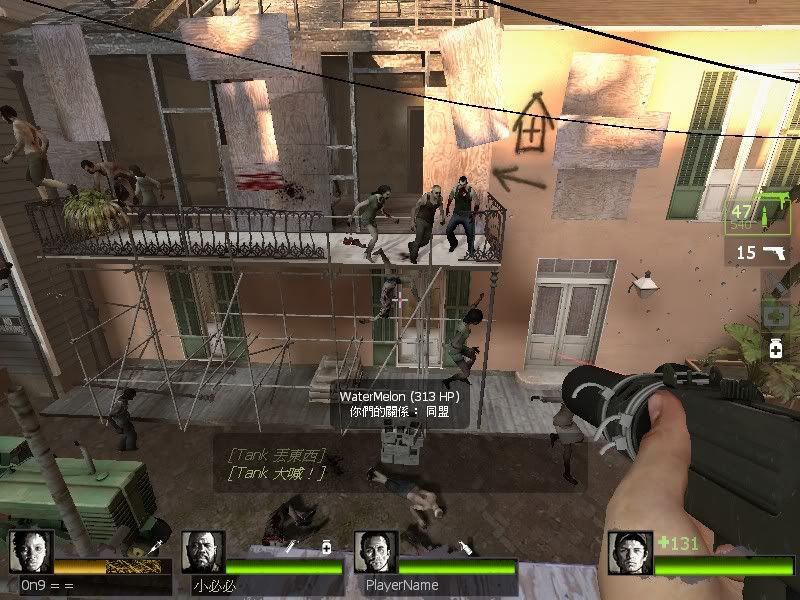This screenshot has height=600, width=800.
Task: Choose the first aid kit slot
Action: [775, 315]
